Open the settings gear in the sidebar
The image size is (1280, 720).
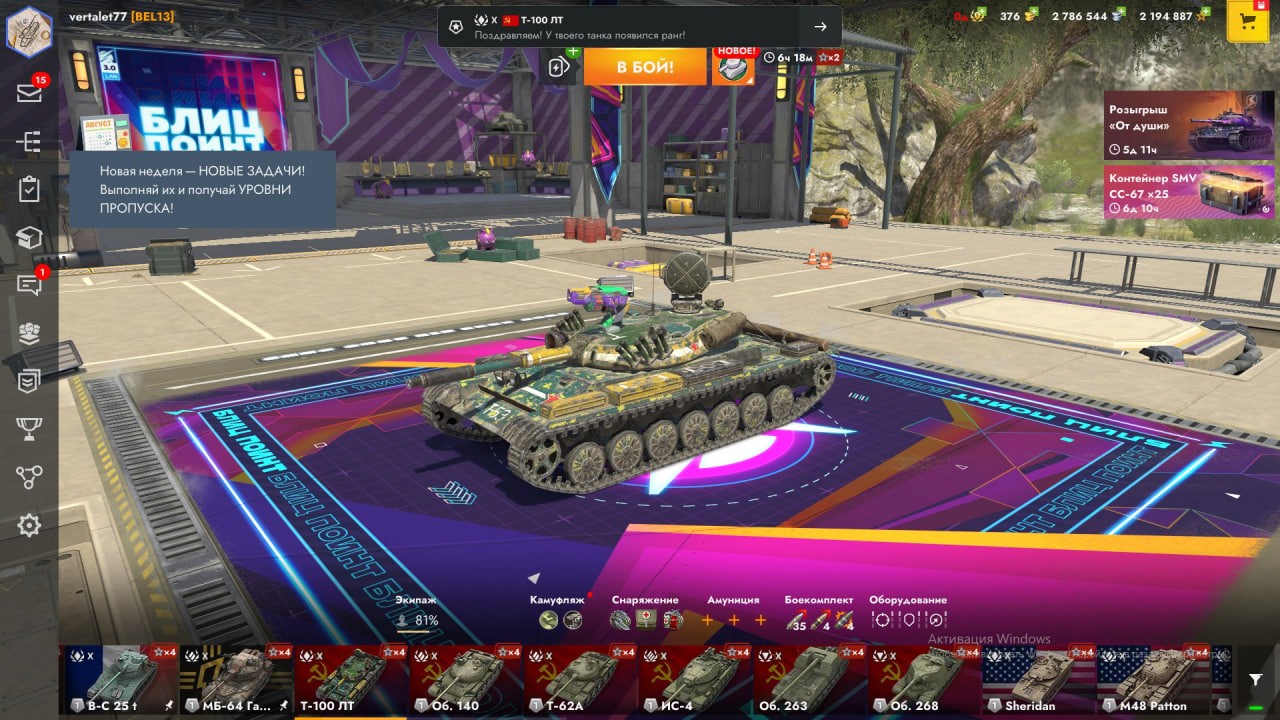tap(29, 525)
